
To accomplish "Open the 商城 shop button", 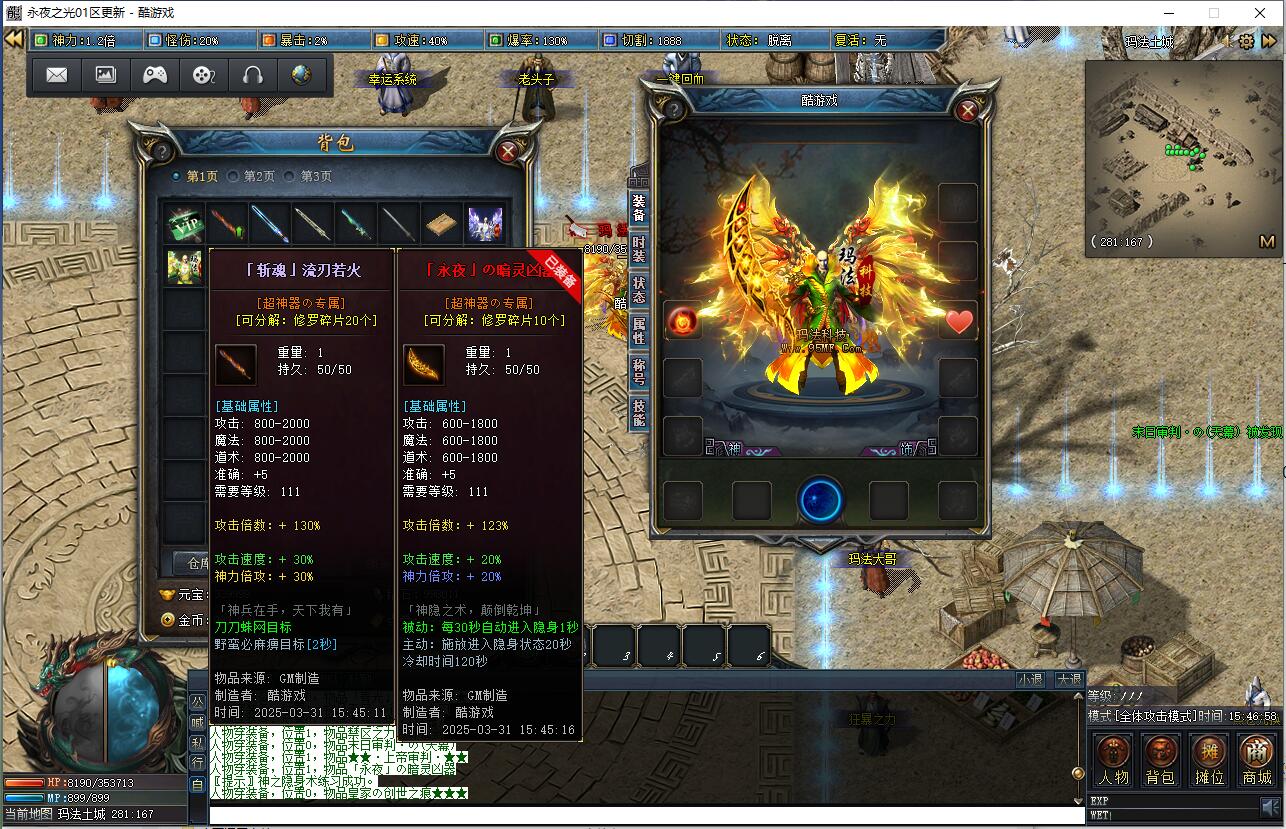I will (x=1256, y=759).
